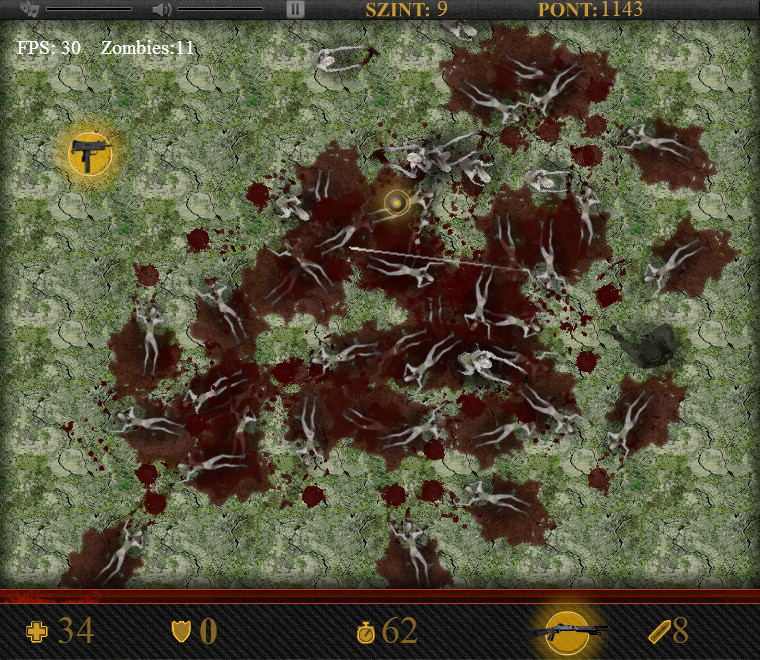Viewport: 760px width, 660px height.
Task: Toggle the speaker sound icon
Action: point(161,9)
